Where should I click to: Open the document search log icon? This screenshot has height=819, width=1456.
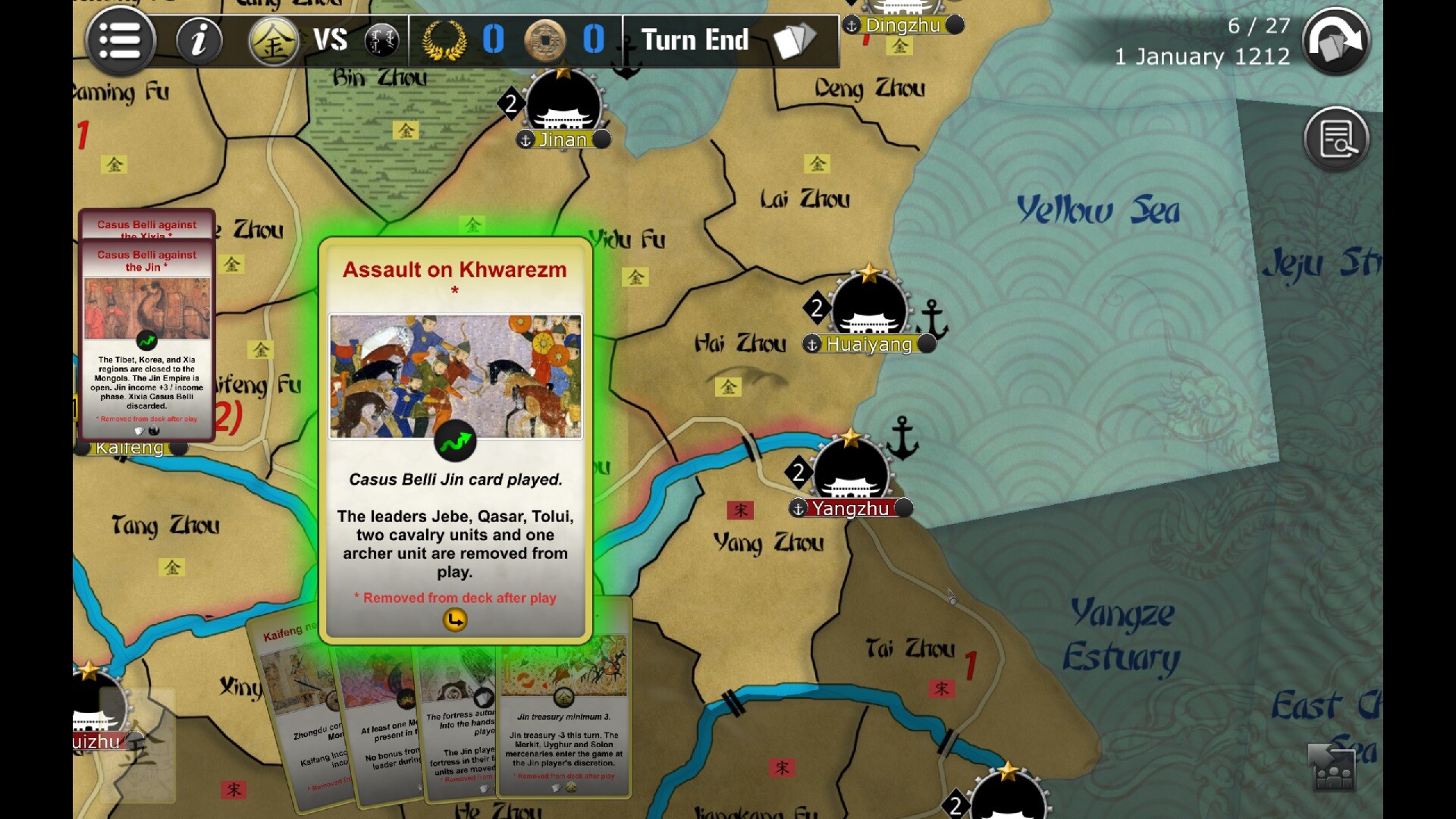tap(1337, 138)
